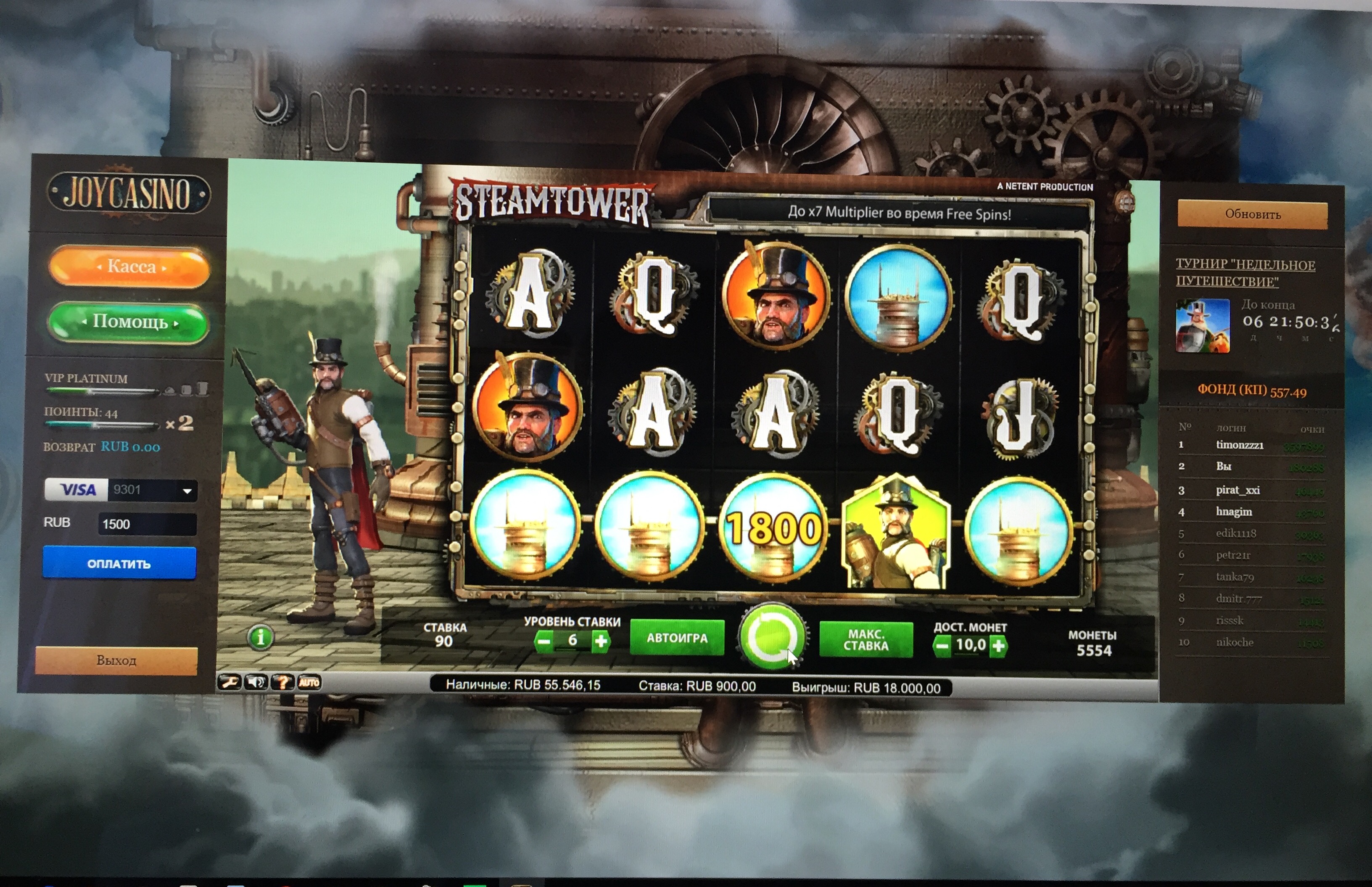The height and width of the screenshot is (887, 1372).
Task: Open the VISA card dropdown
Action: point(187,491)
